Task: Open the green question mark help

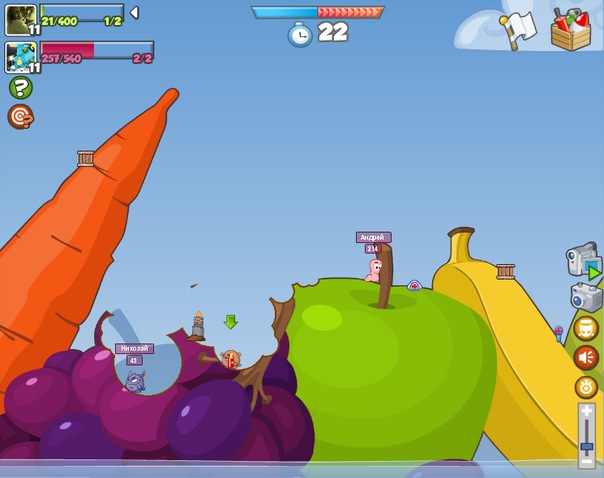Action: (20, 88)
